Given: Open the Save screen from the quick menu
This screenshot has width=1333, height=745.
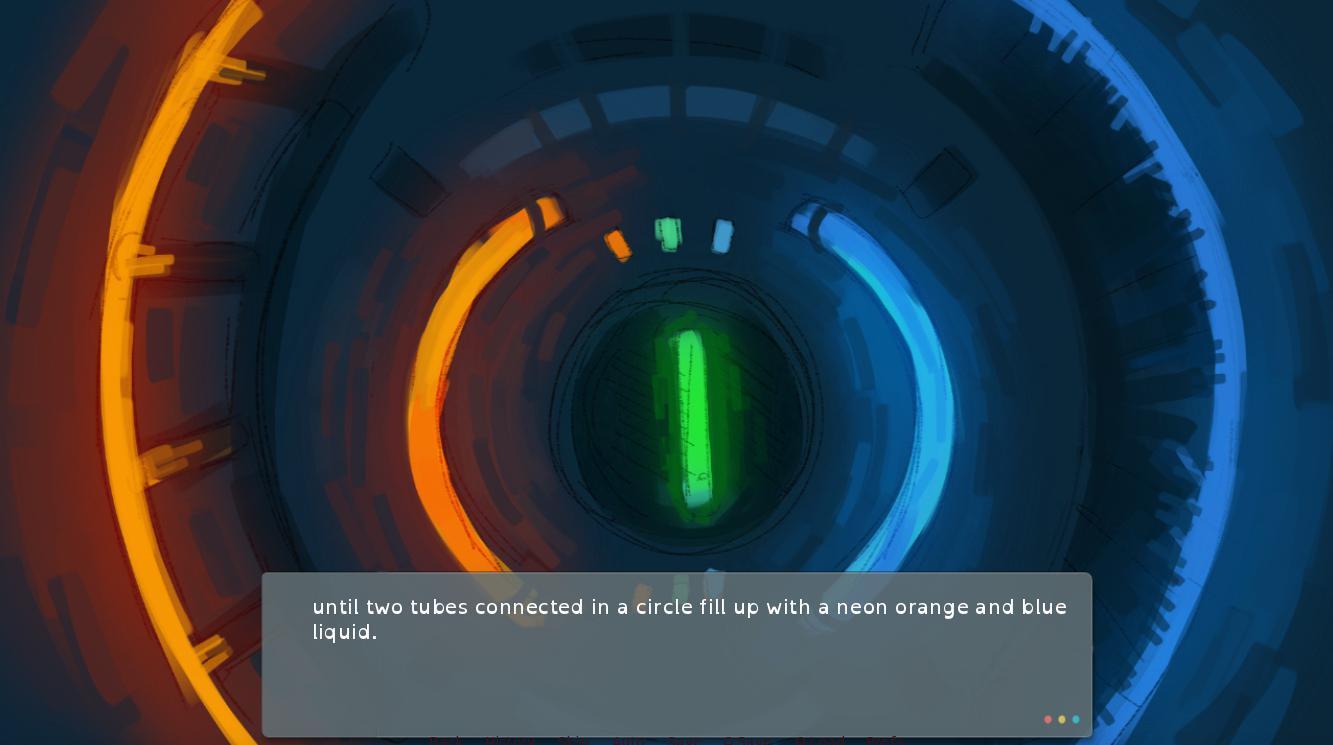Looking at the screenshot, I should (682, 740).
